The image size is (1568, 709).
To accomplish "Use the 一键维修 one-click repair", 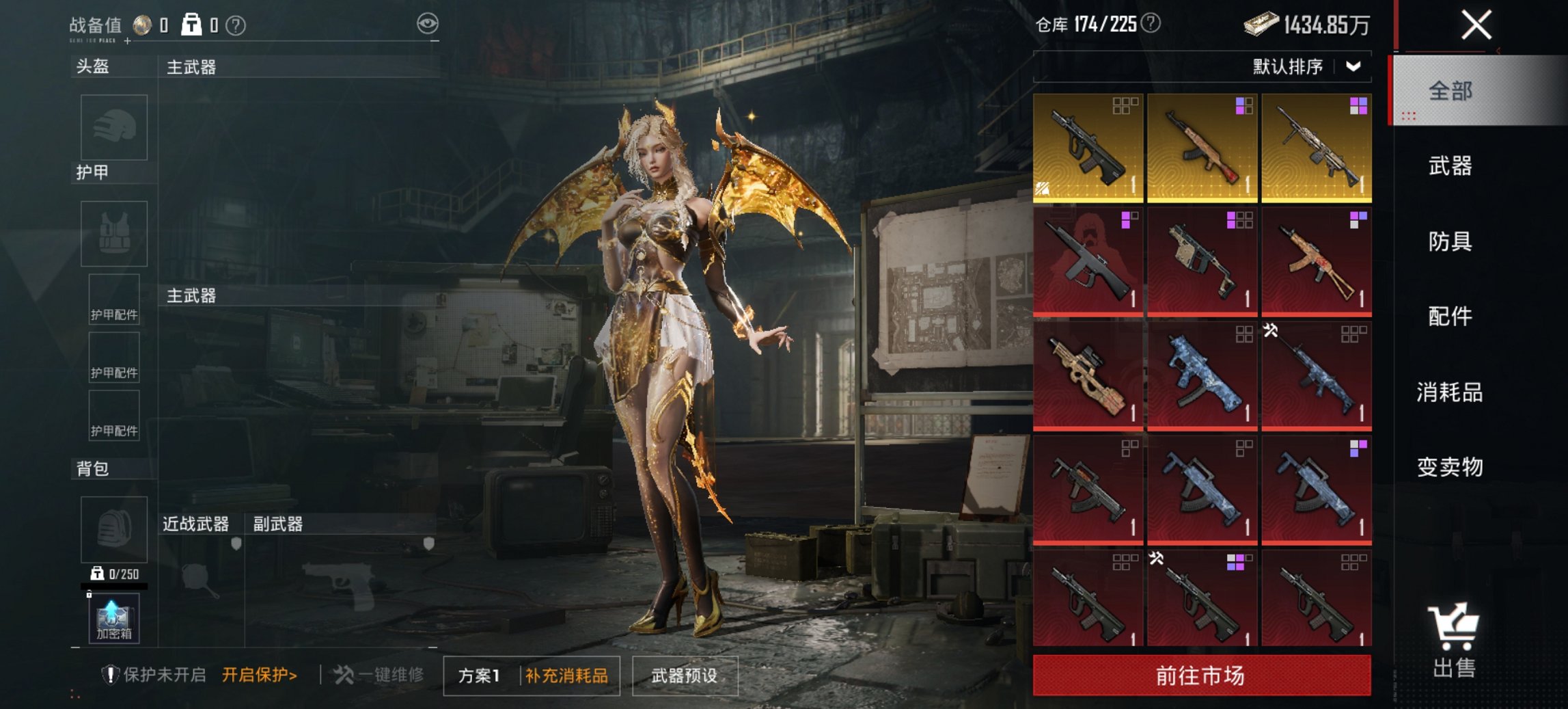I will tap(379, 675).
